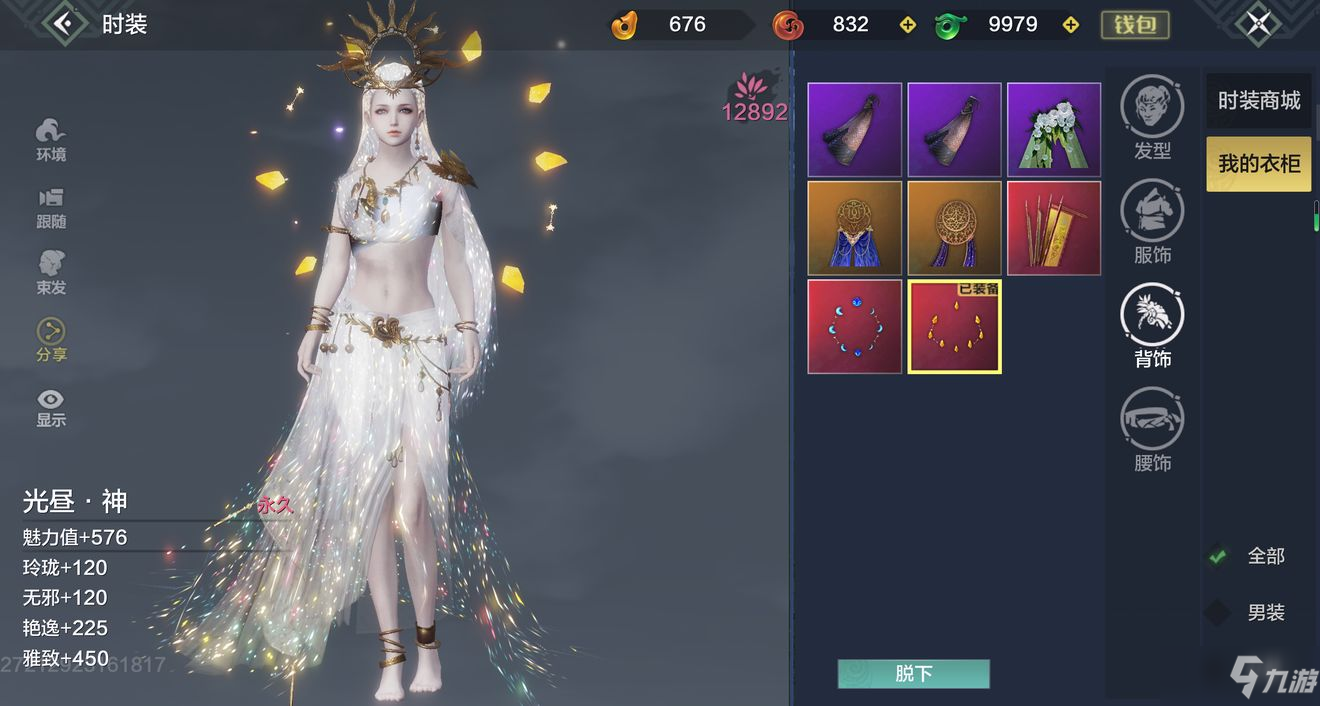Select the blue gem ring back accessory
The height and width of the screenshot is (706, 1320).
[x=854, y=327]
